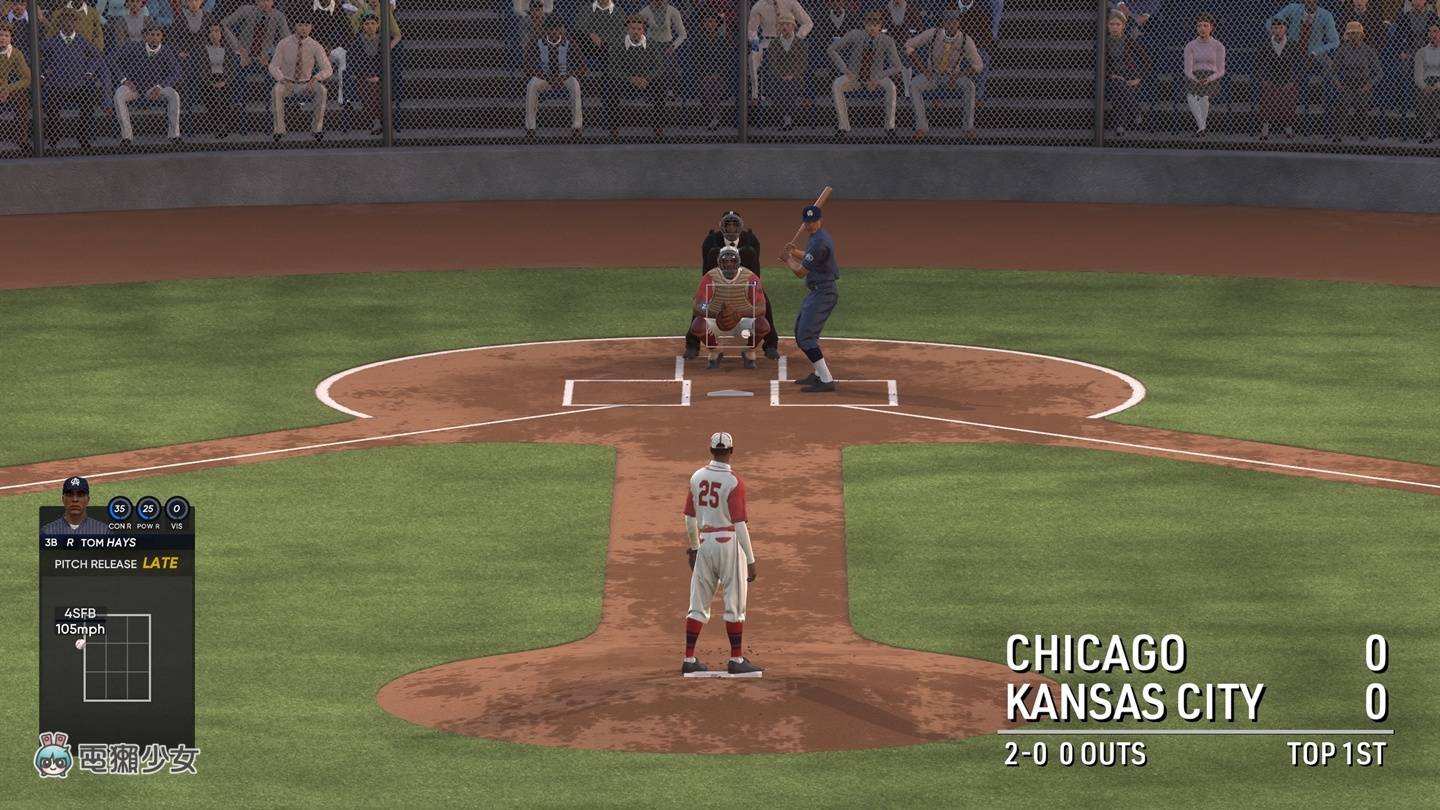
Task: Click the CON R attribute badge
Action: (x=118, y=507)
